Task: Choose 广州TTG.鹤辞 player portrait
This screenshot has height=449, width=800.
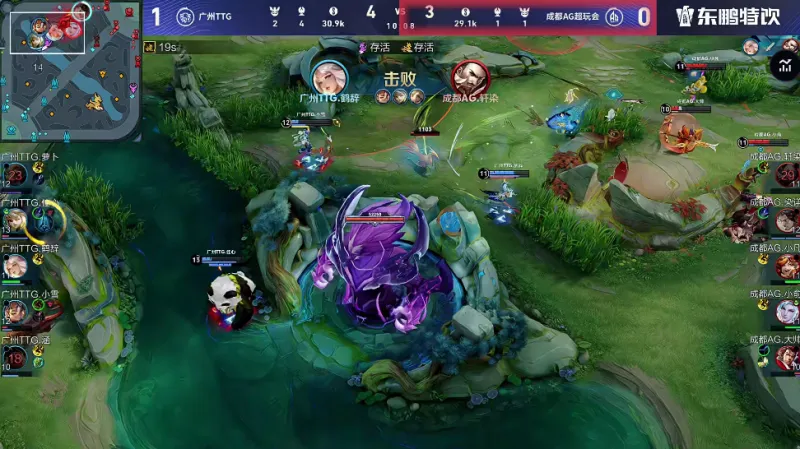Action: (16, 265)
